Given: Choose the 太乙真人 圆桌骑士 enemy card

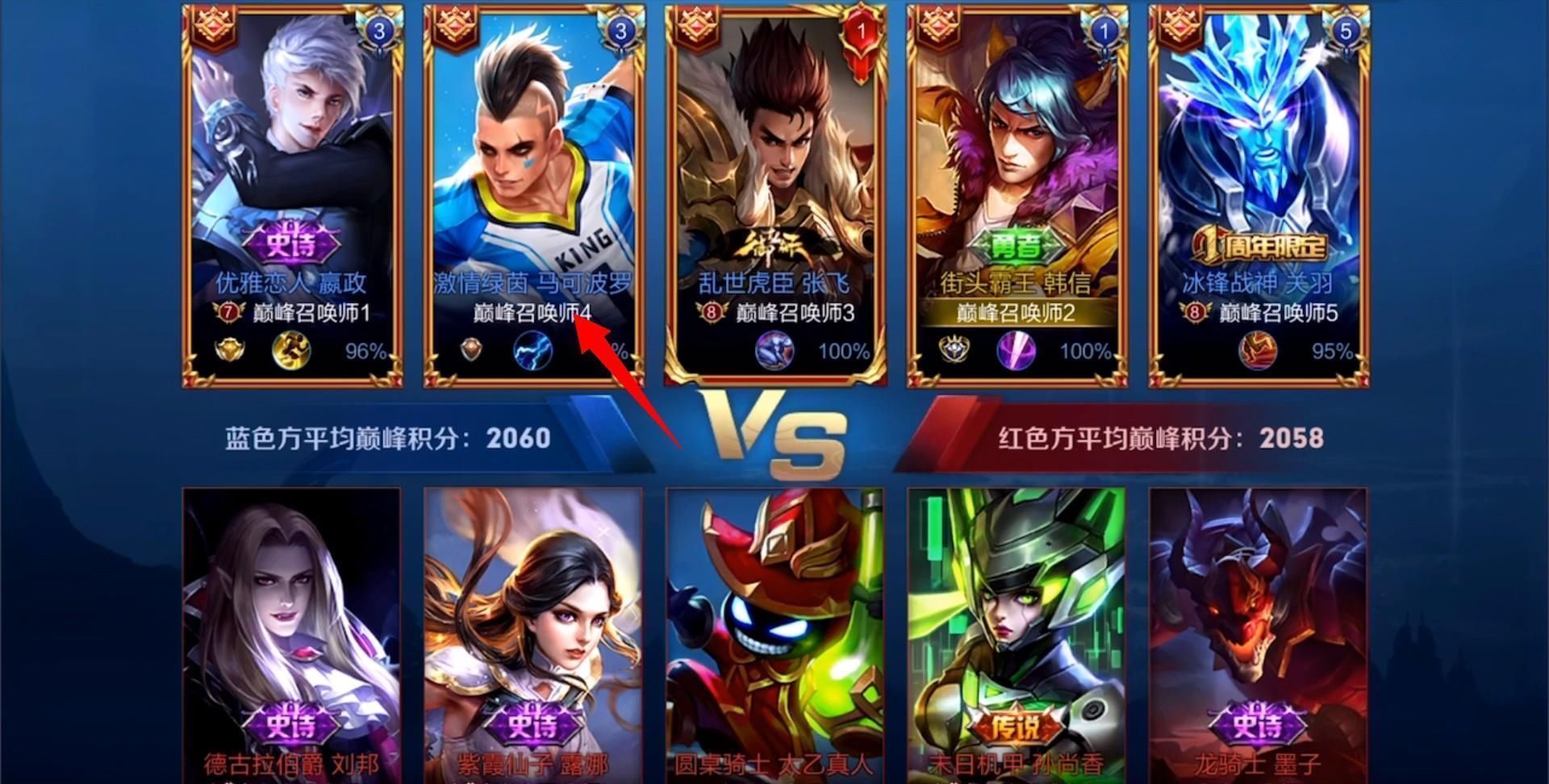Looking at the screenshot, I should point(774,629).
